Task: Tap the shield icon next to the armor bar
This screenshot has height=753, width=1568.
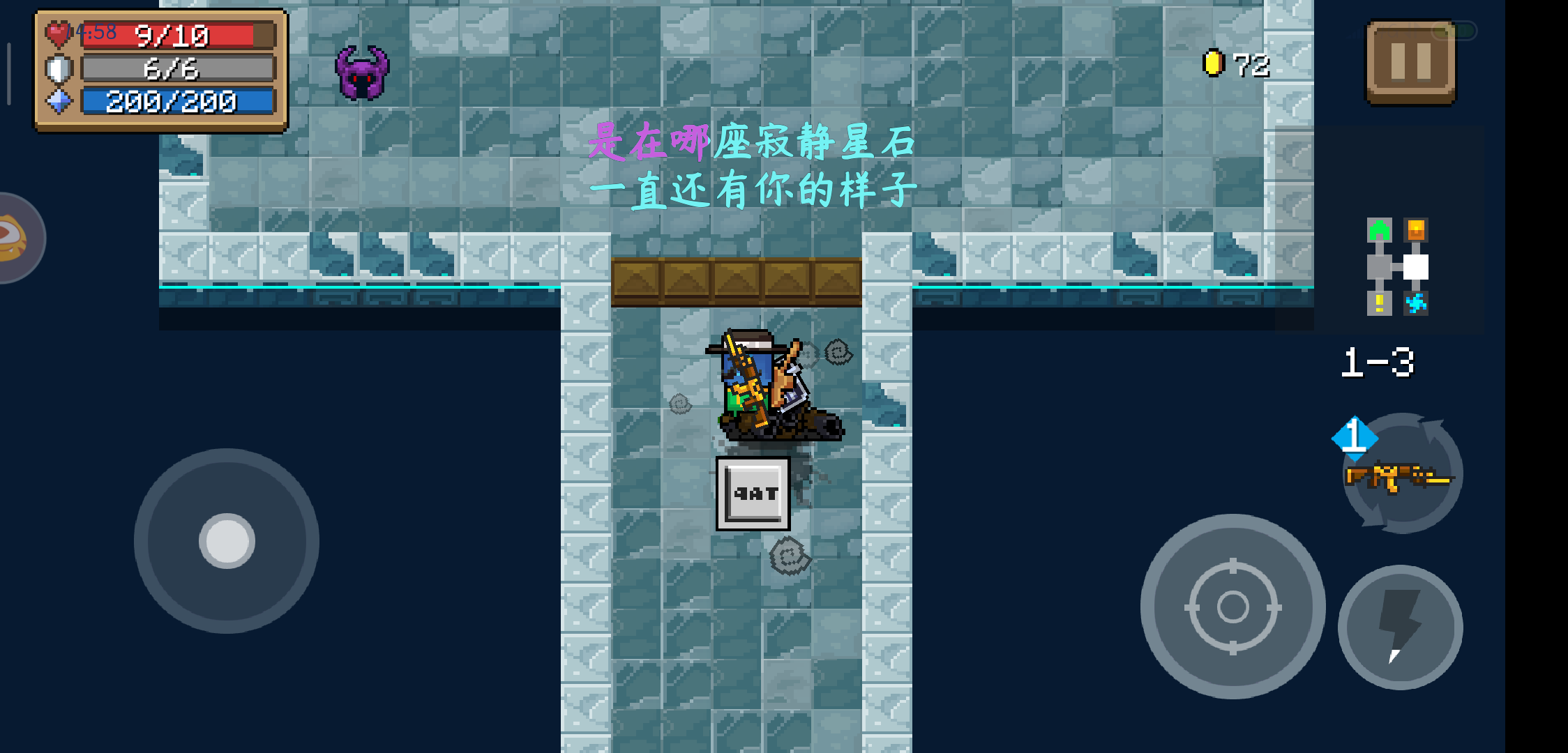Action: 59,69
